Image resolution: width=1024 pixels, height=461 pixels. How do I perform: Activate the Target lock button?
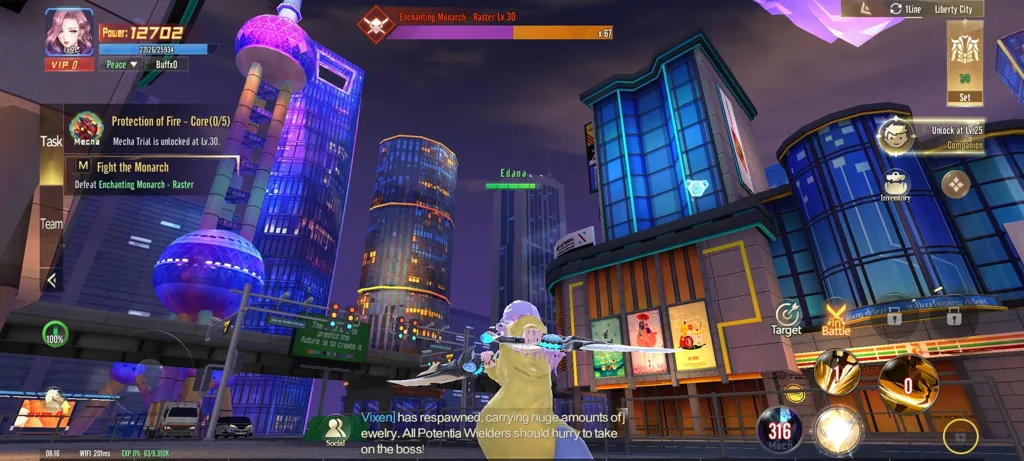(x=787, y=316)
